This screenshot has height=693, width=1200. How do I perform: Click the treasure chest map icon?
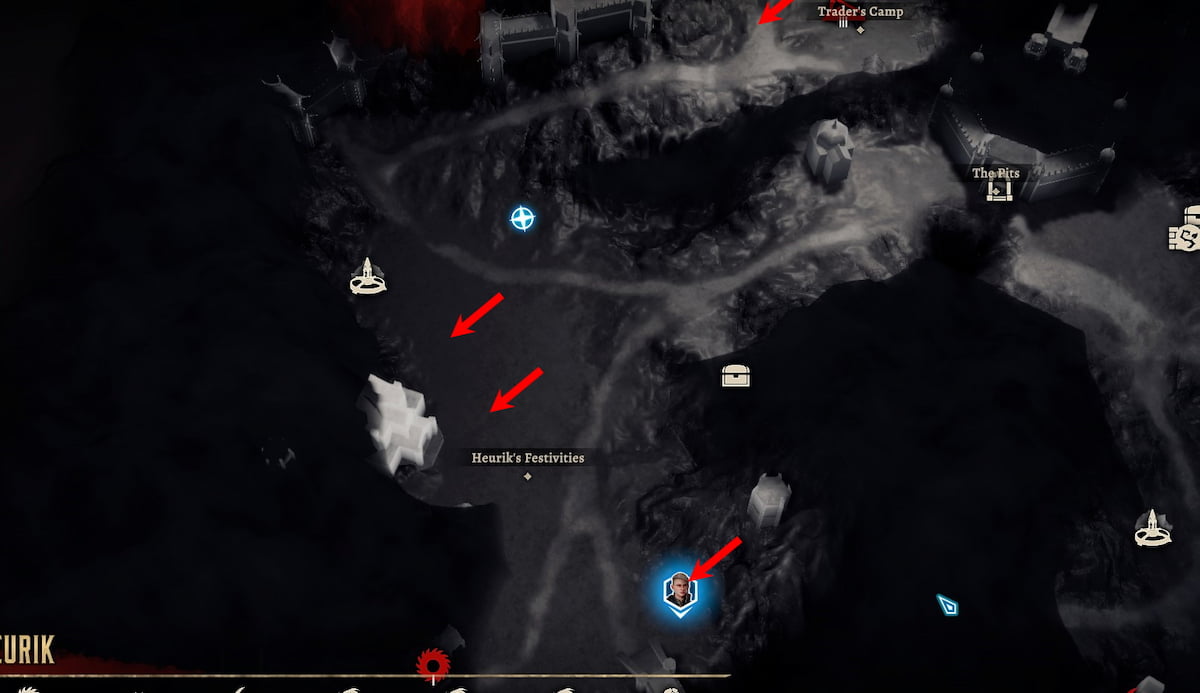point(736,376)
